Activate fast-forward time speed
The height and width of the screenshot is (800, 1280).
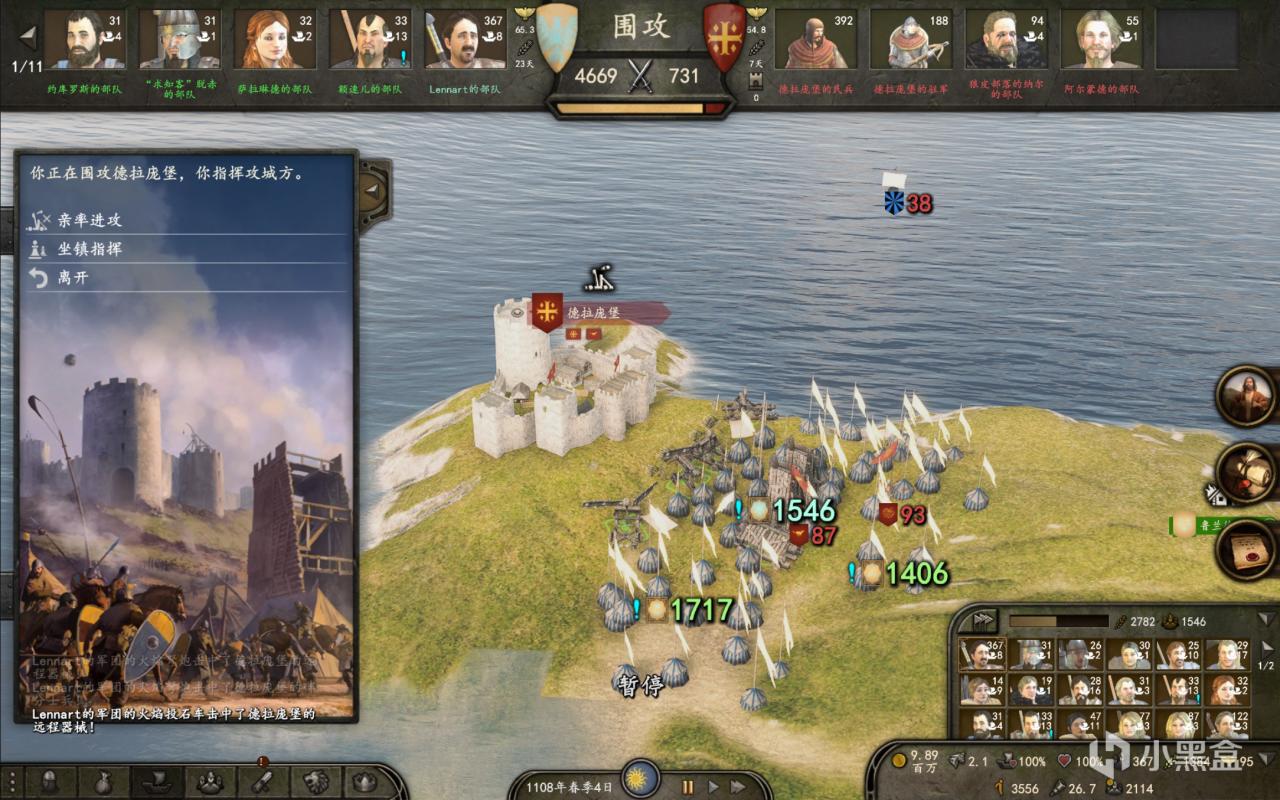[739, 787]
